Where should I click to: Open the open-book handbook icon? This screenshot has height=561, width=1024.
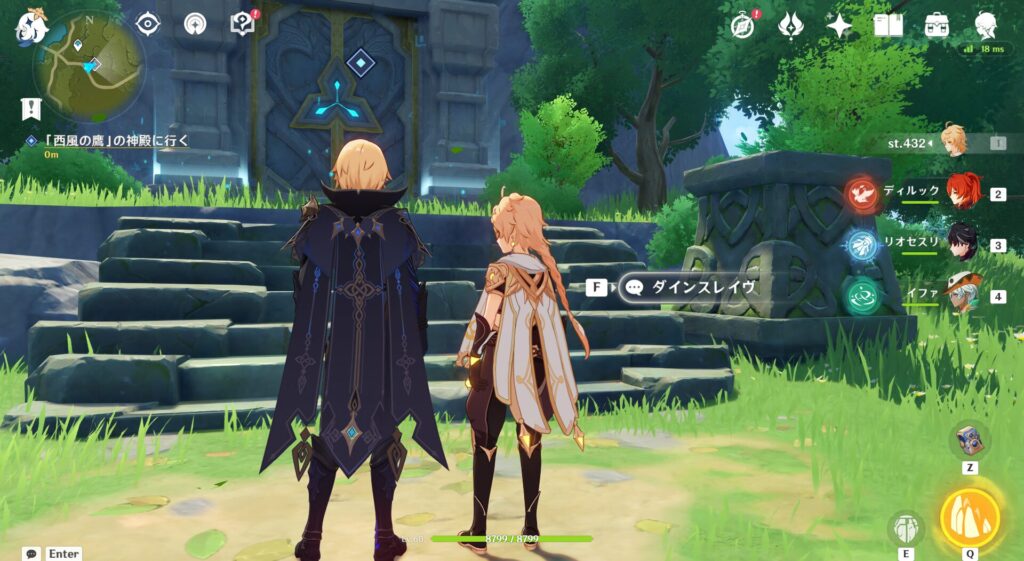click(x=888, y=25)
